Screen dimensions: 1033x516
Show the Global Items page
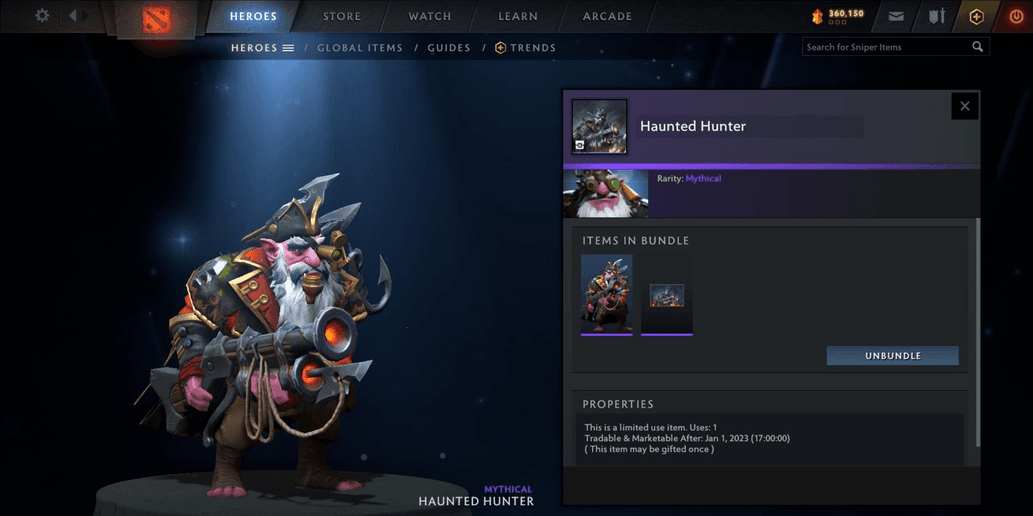(360, 48)
